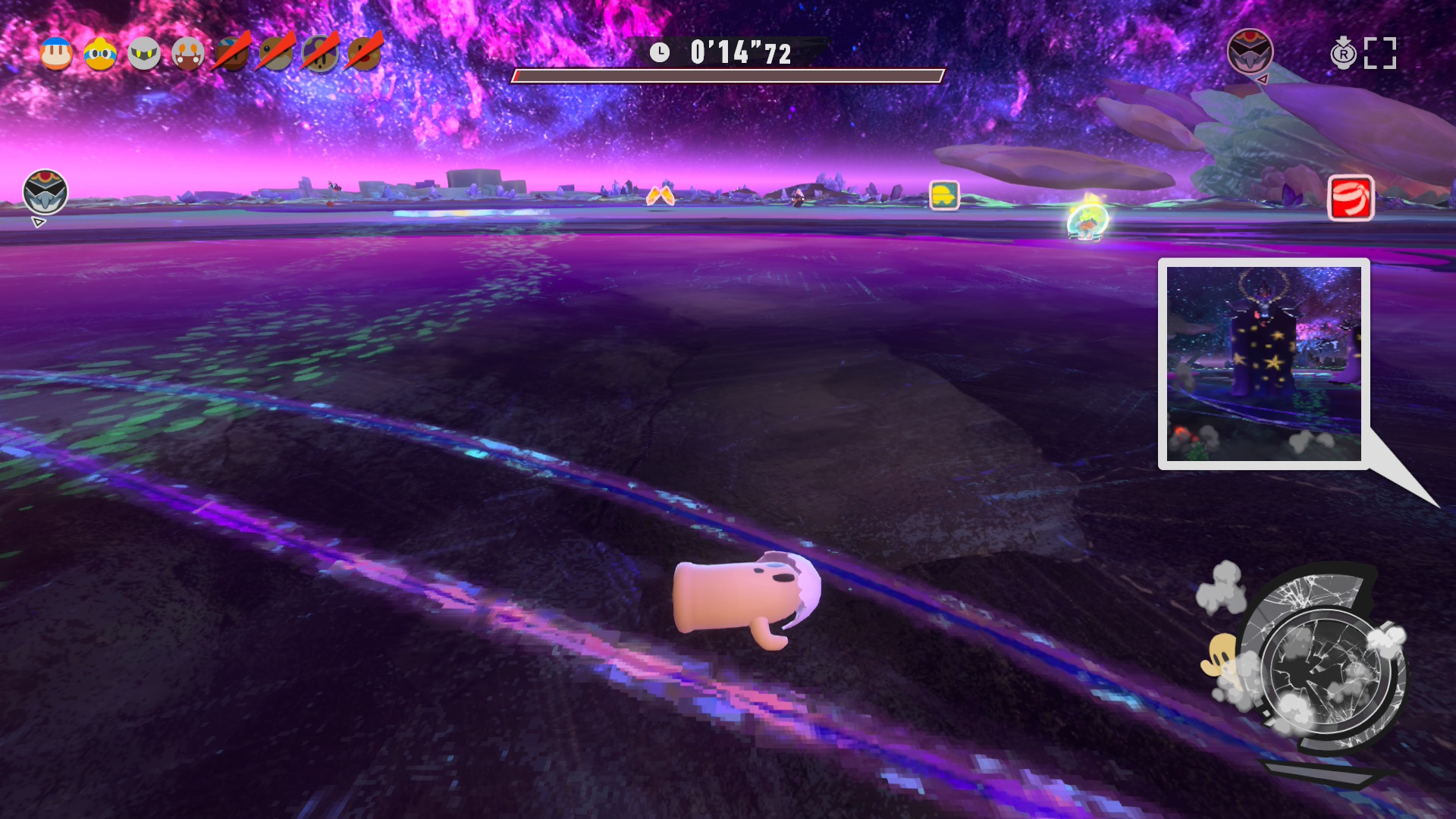Screen dimensions: 1456x819
Task: Click the Meta Knight rider icon
Action: (144, 54)
